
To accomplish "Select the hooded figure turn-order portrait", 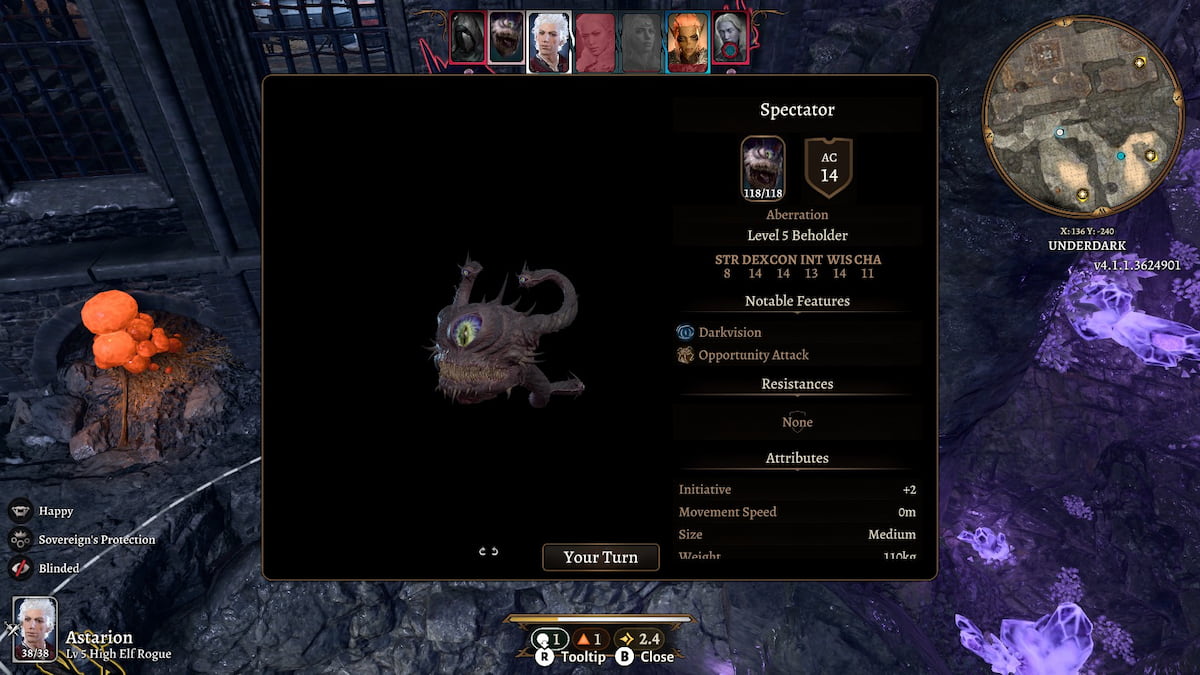I will tap(467, 39).
